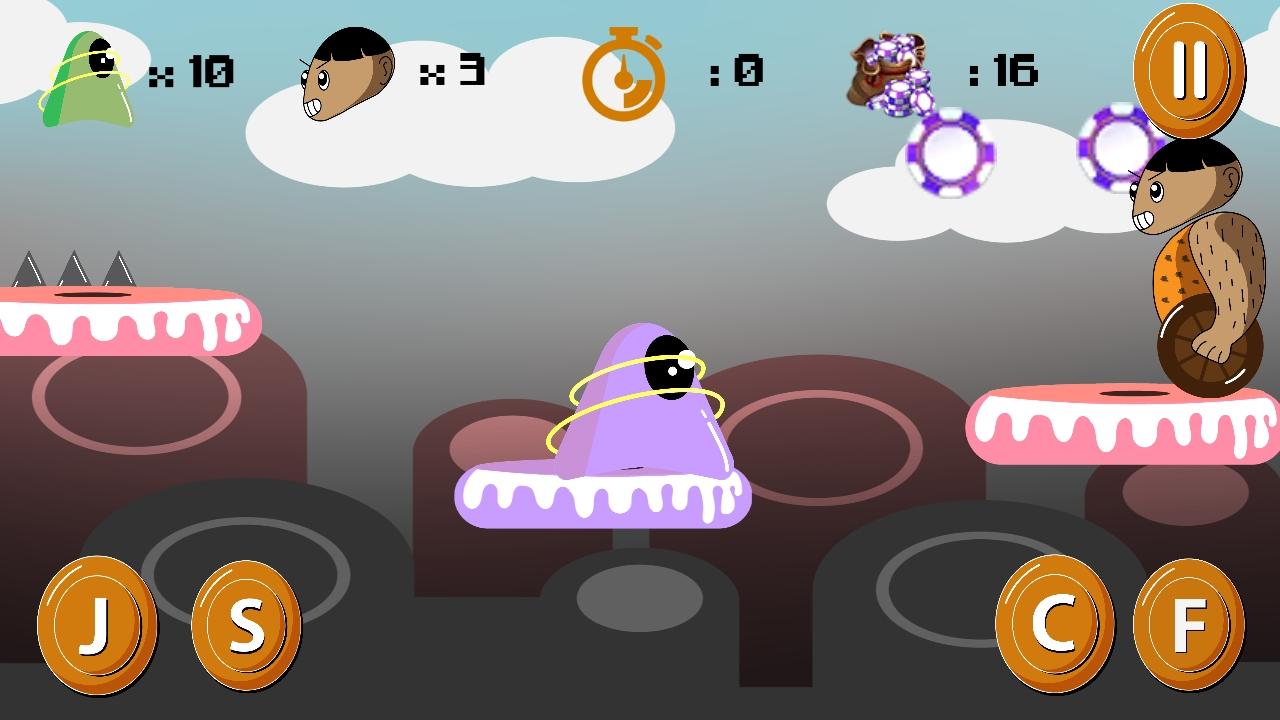The width and height of the screenshot is (1280, 720).
Task: Click the gem count showing 16
Action: 1005,70
